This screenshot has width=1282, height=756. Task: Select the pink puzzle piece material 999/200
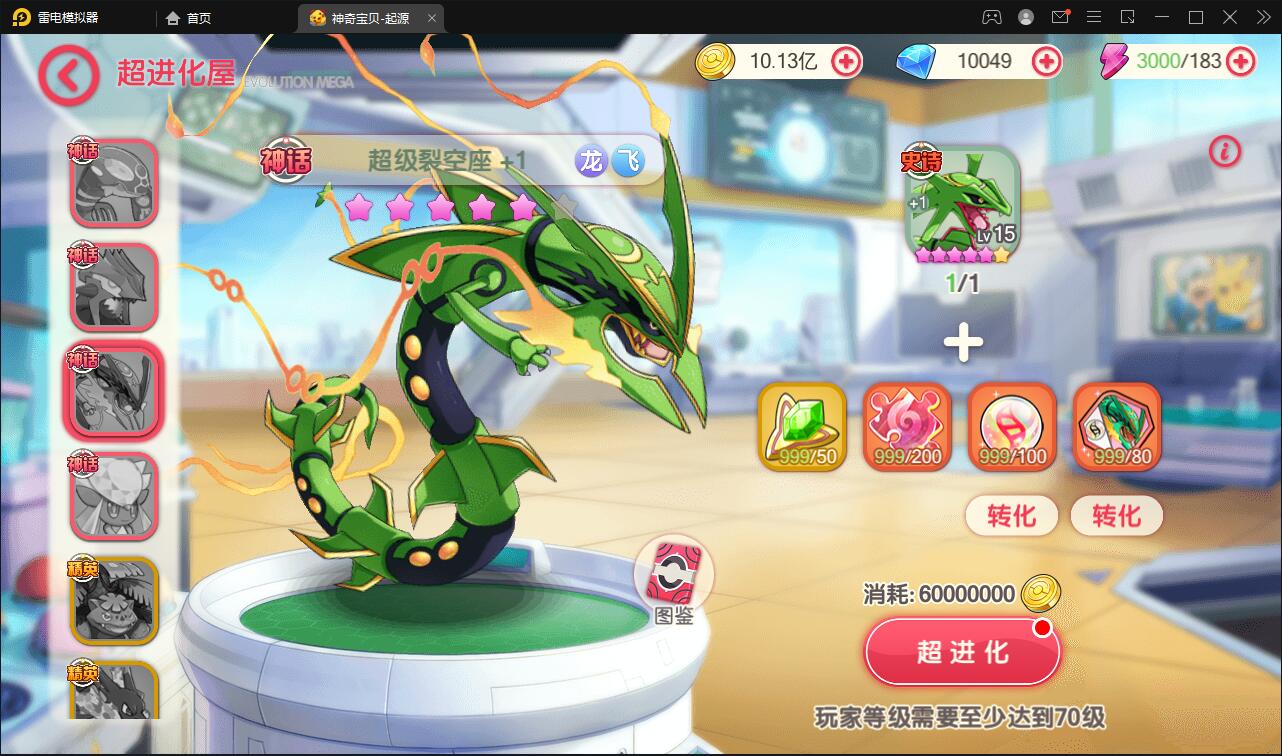tap(906, 428)
